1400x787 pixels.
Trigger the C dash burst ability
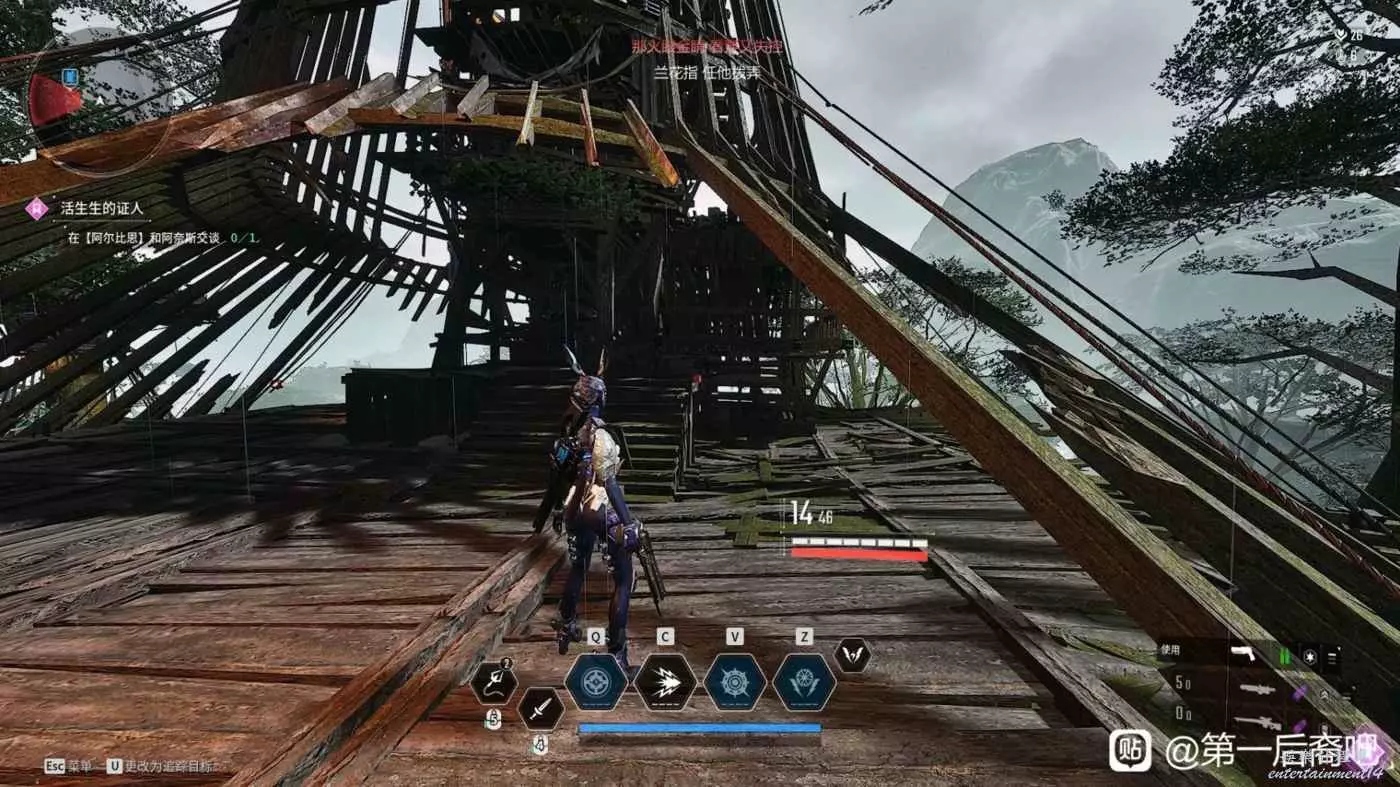(665, 682)
